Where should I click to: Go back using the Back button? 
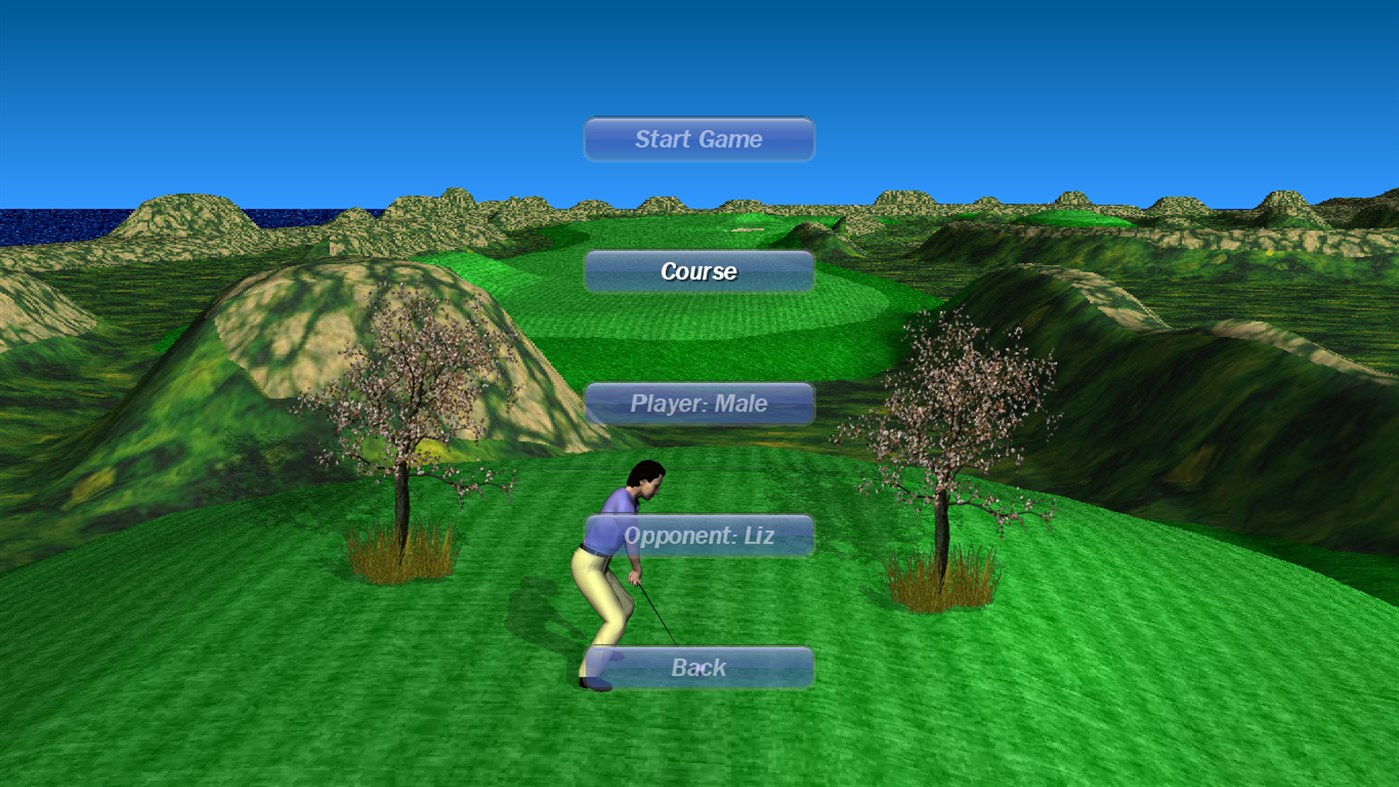(698, 667)
